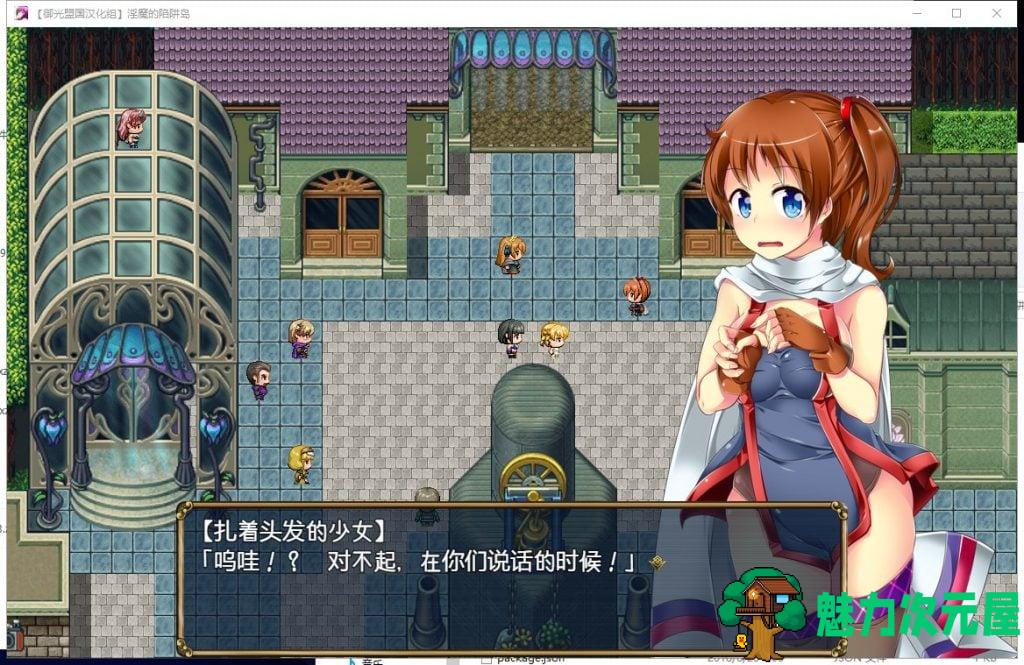1024x665 pixels.
Task: Maximize the game window
Action: pyautogui.click(x=956, y=13)
